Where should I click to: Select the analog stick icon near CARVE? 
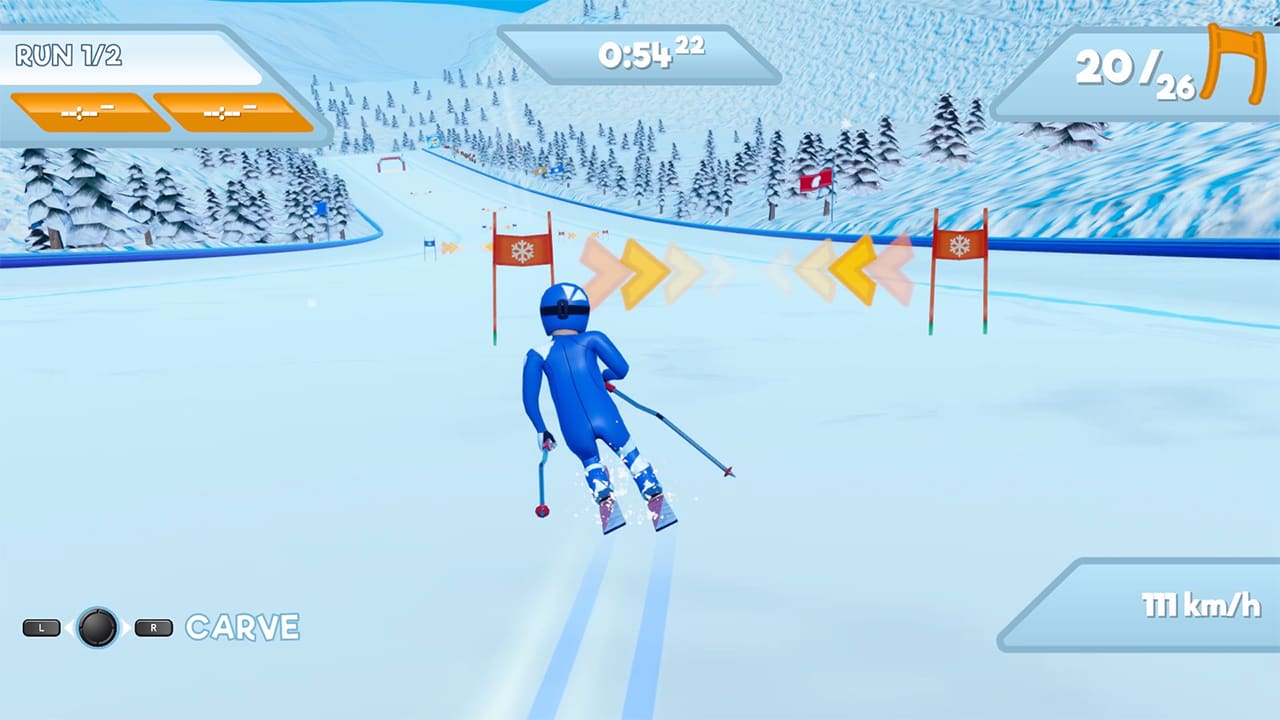pyautogui.click(x=97, y=628)
